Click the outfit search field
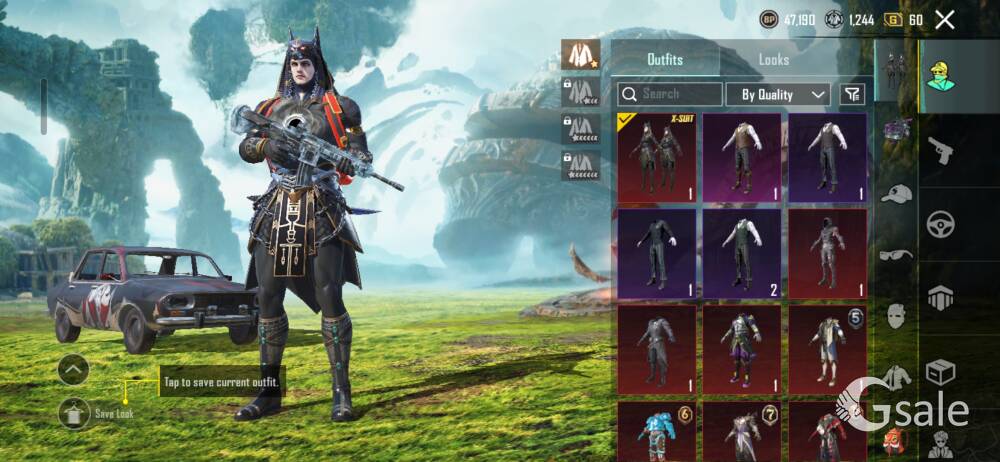This screenshot has height=462, width=1000. [670, 94]
